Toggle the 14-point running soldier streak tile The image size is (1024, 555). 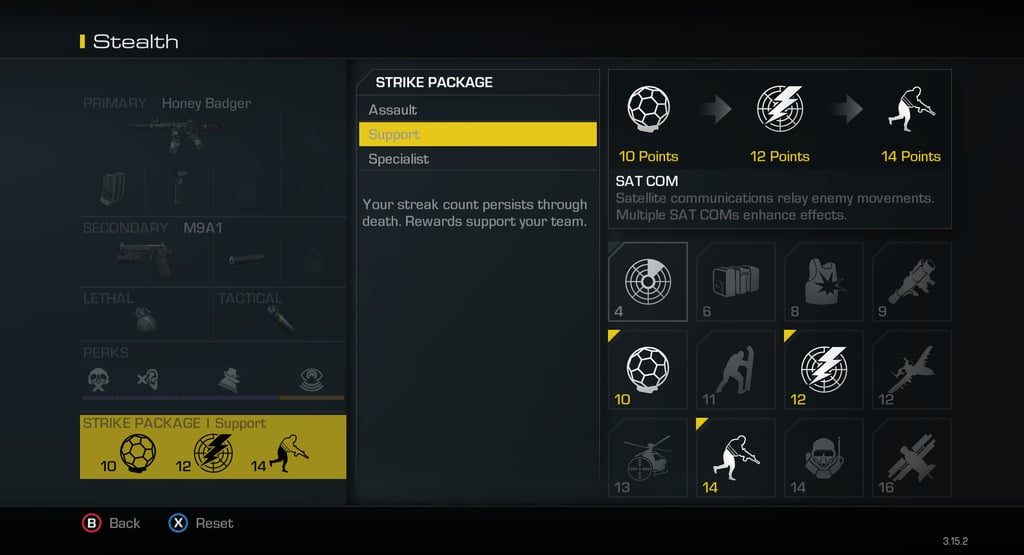click(x=735, y=457)
